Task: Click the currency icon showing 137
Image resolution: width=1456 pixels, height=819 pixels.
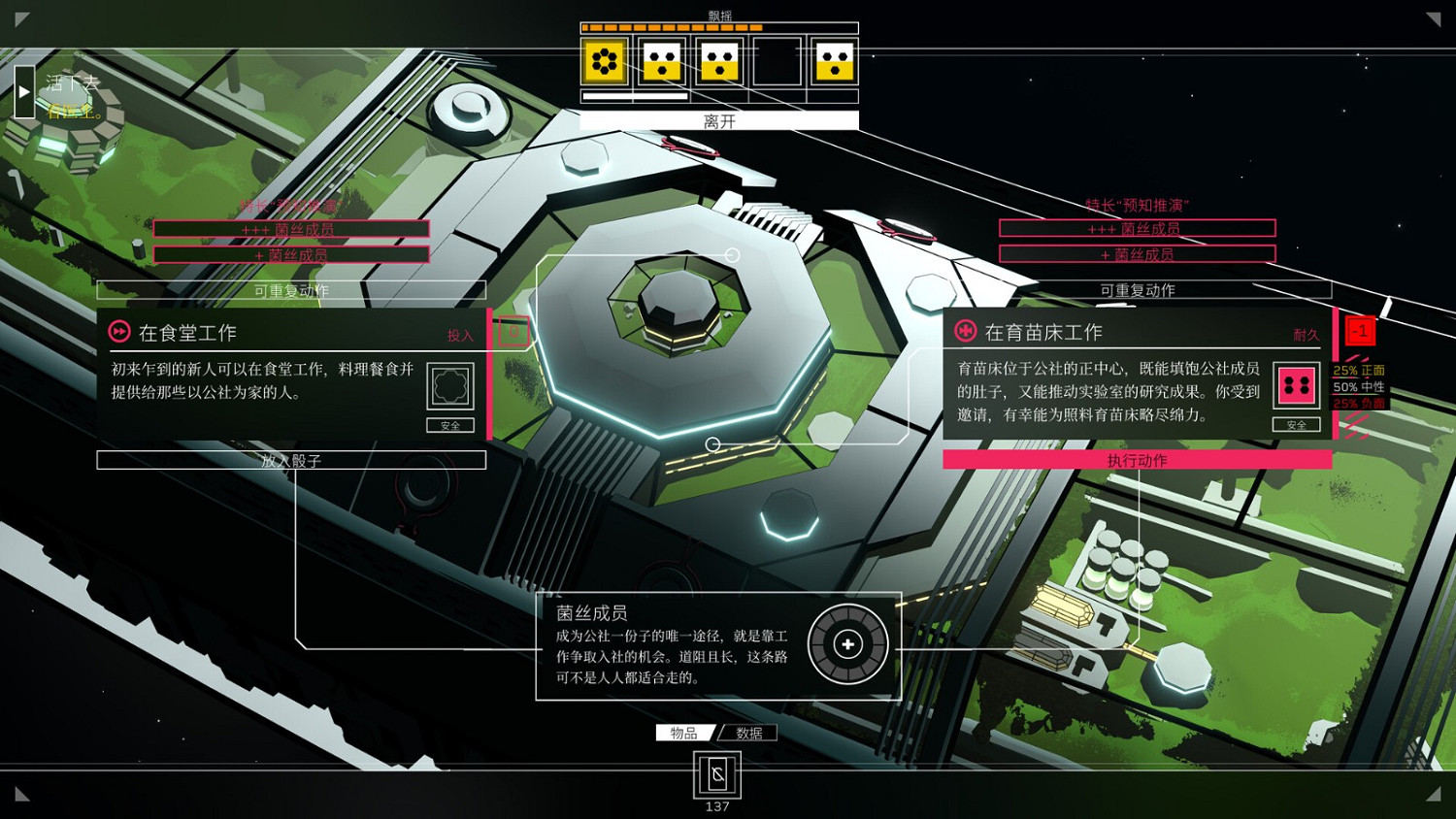Action: [716, 776]
